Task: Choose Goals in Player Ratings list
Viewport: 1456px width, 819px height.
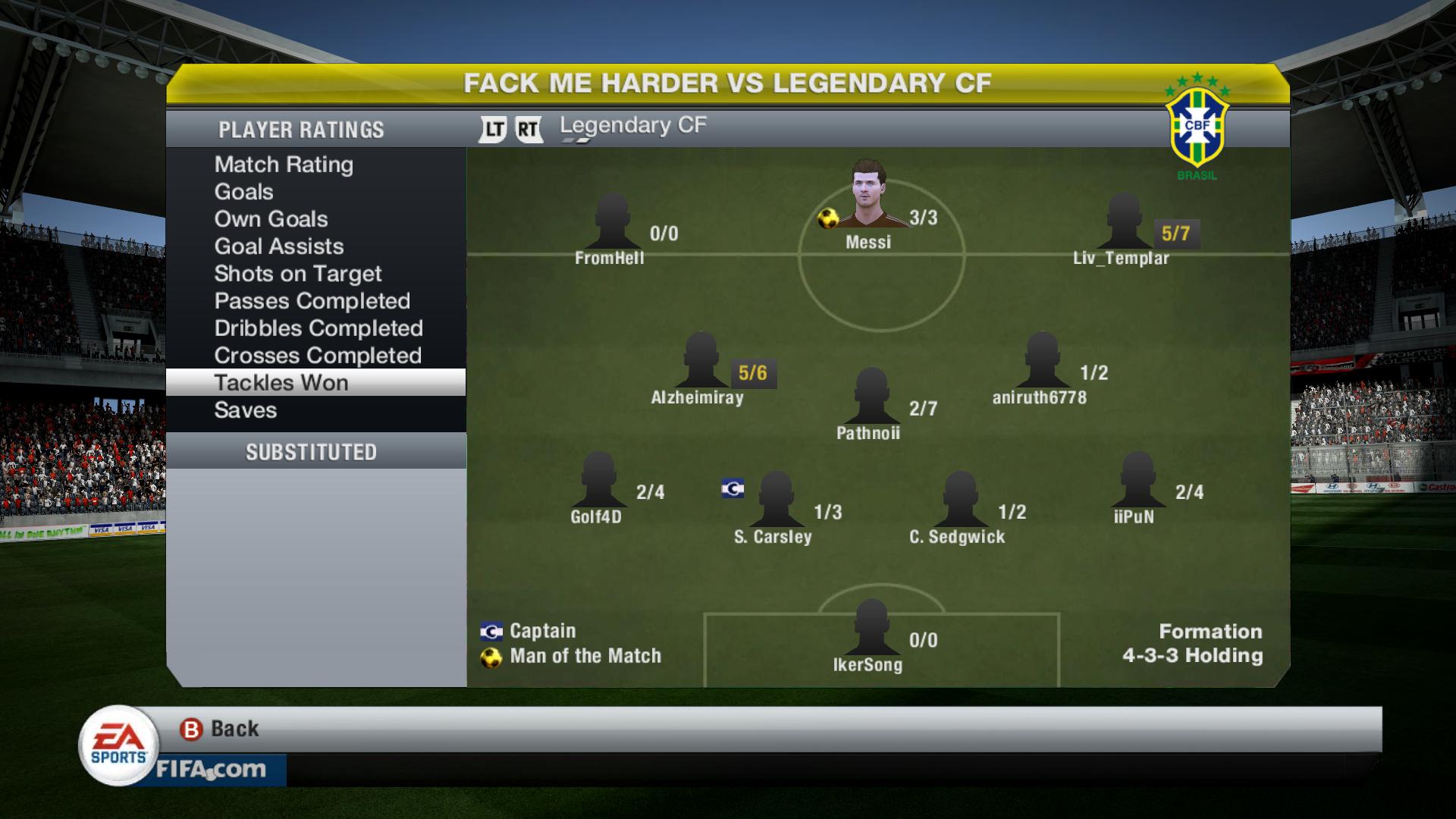Action: pyautogui.click(x=243, y=192)
